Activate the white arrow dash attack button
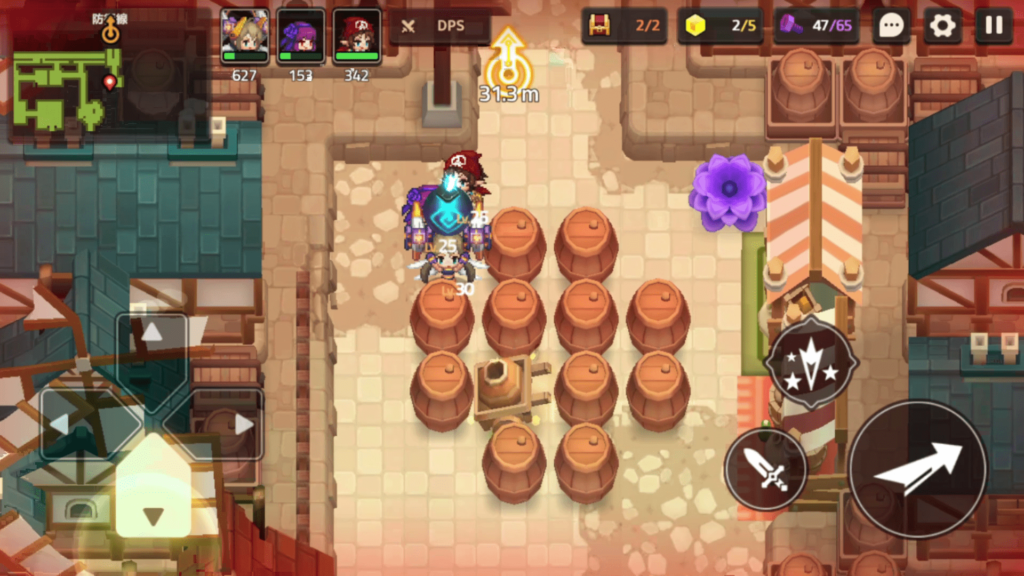The height and width of the screenshot is (576, 1024). [918, 468]
